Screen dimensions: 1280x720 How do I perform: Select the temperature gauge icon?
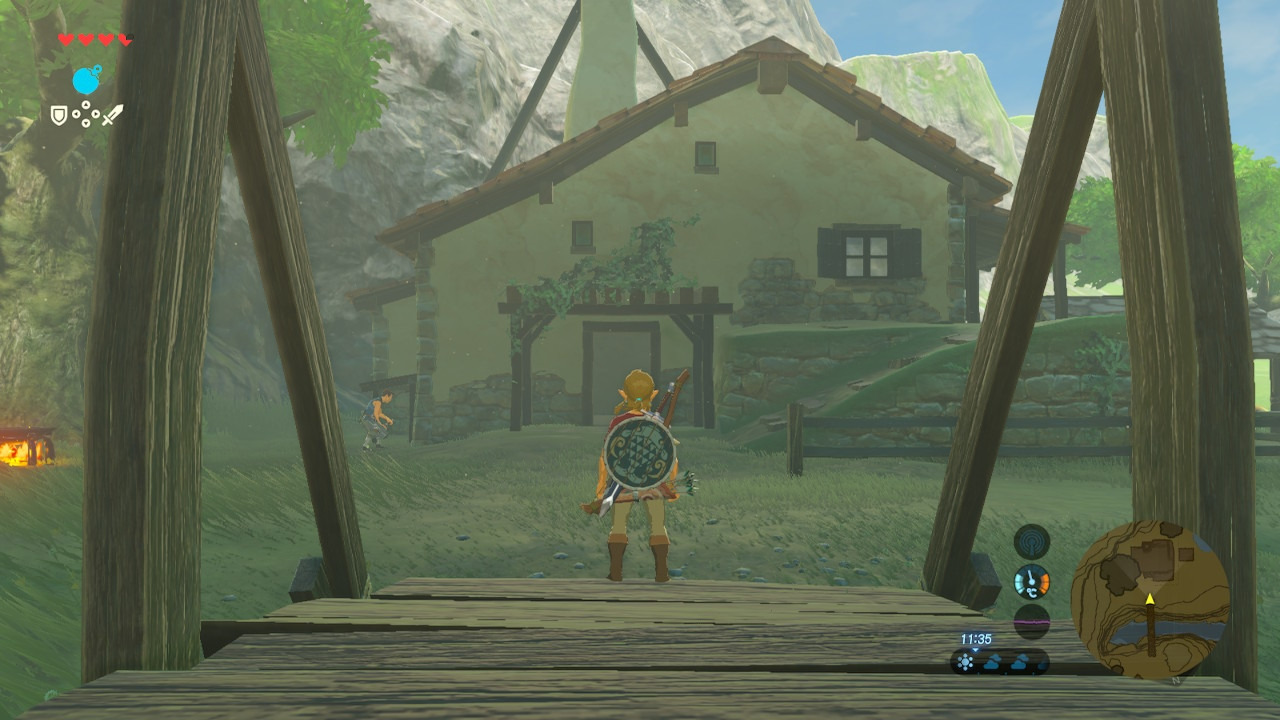click(x=1032, y=581)
